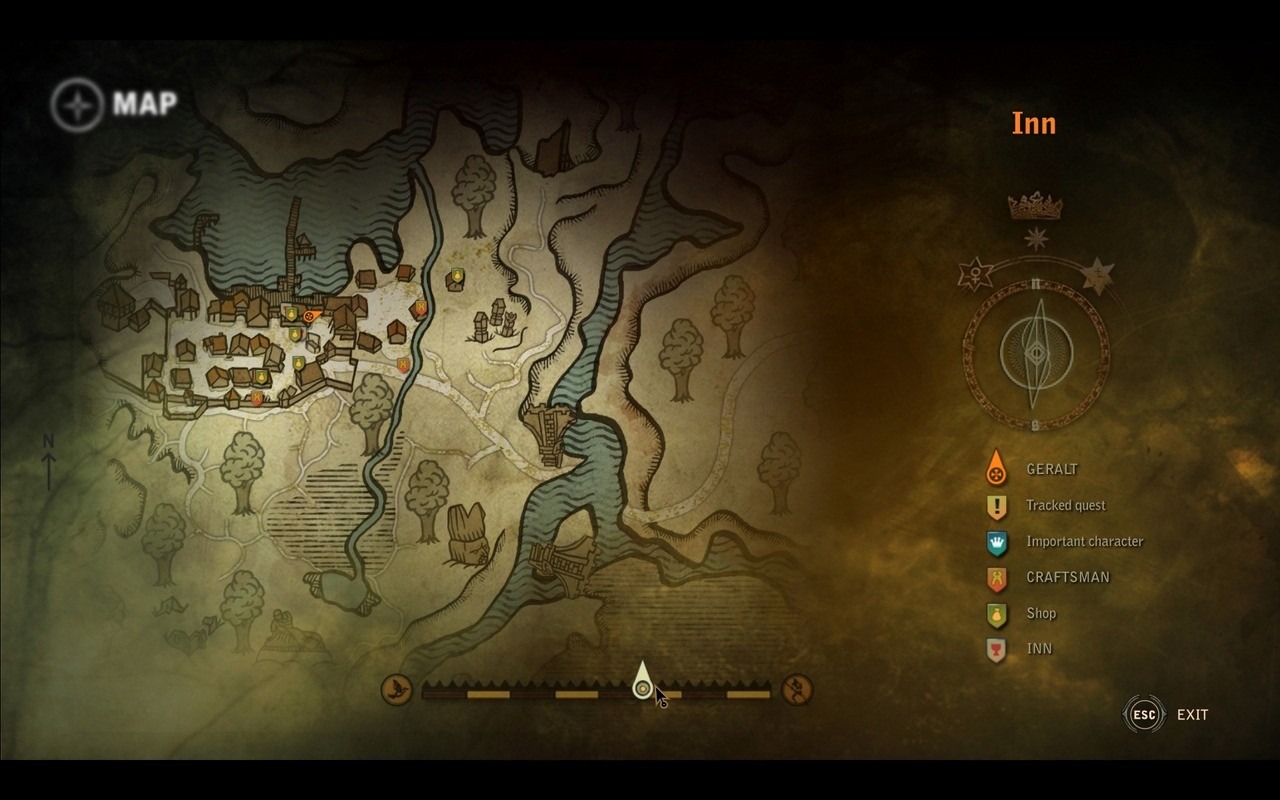The height and width of the screenshot is (800, 1280).
Task: Select the craftsman marker on the southern town wall
Action: pyautogui.click(x=257, y=398)
